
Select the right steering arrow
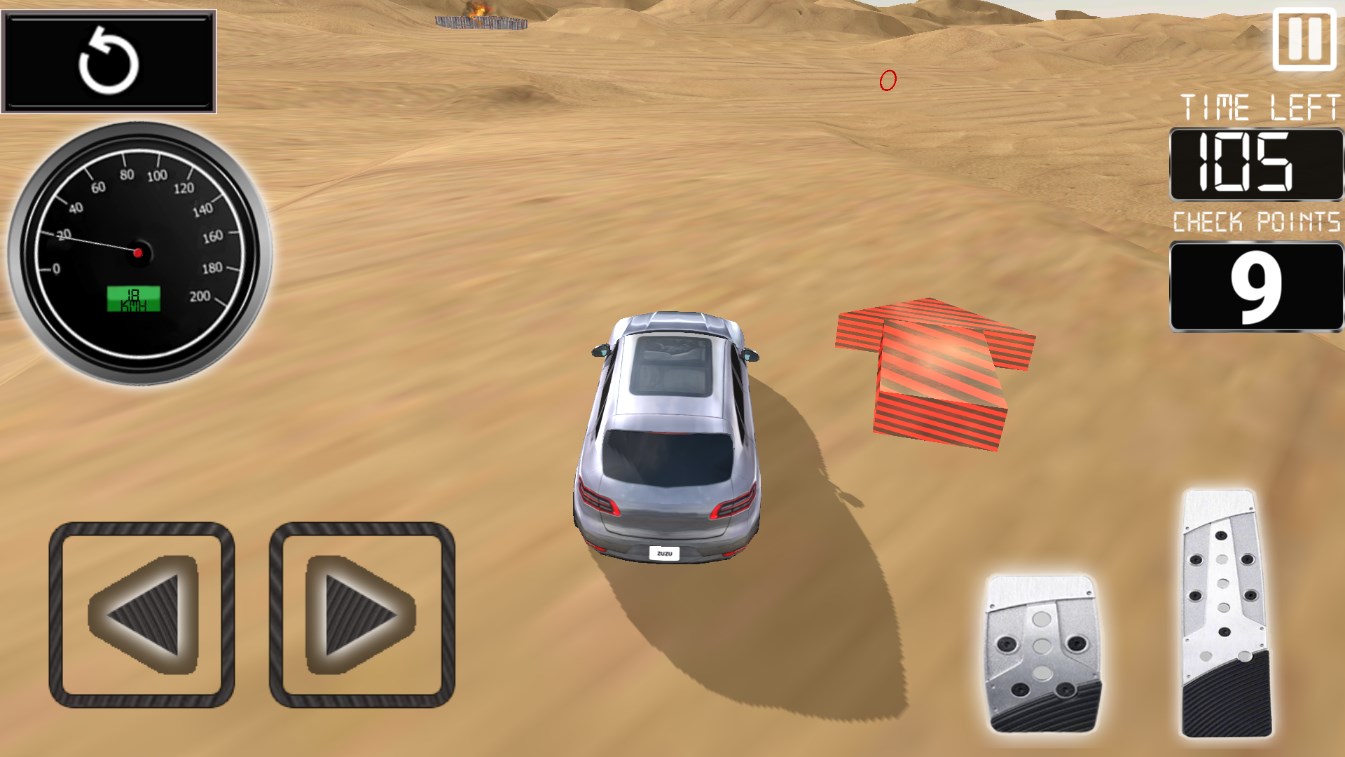coord(362,615)
